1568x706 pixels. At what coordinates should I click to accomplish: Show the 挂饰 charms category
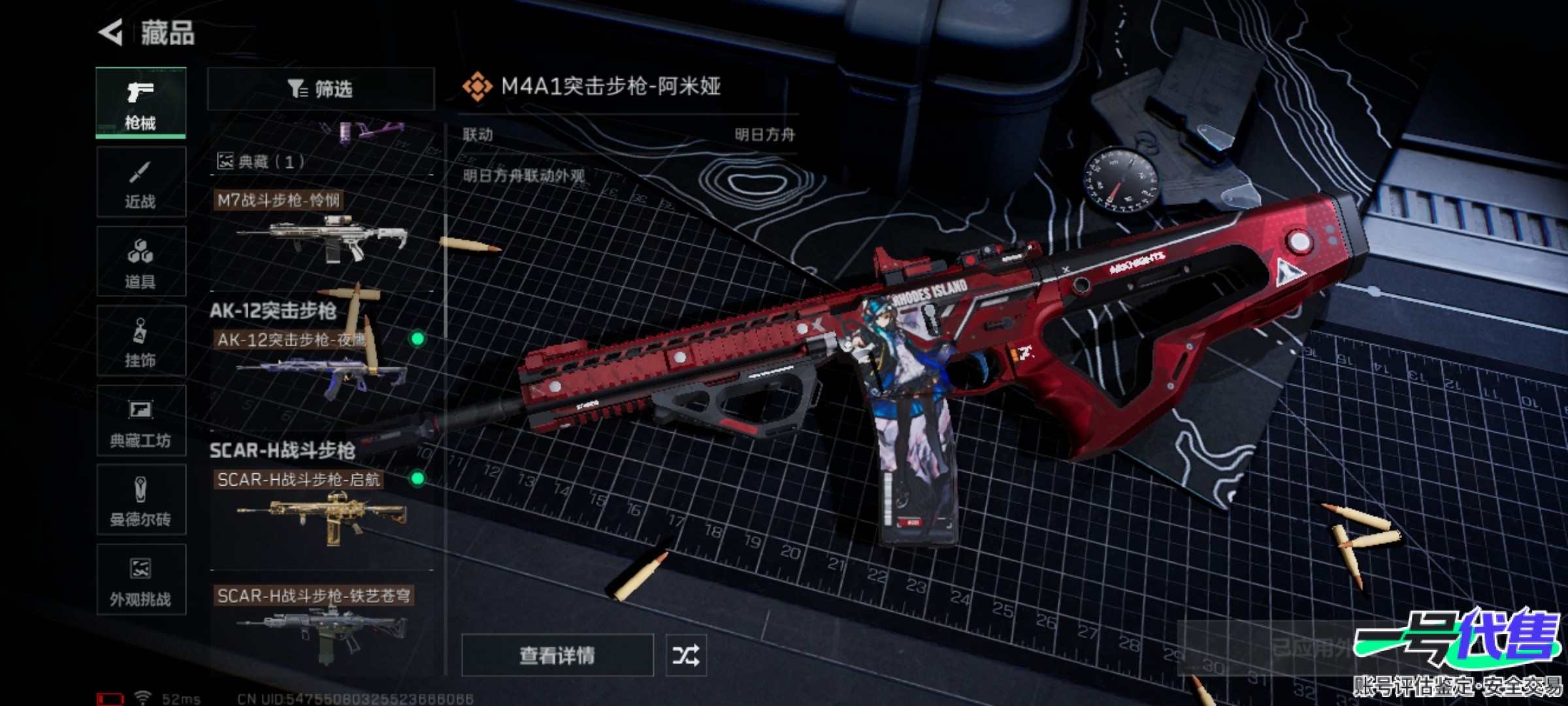coord(140,341)
